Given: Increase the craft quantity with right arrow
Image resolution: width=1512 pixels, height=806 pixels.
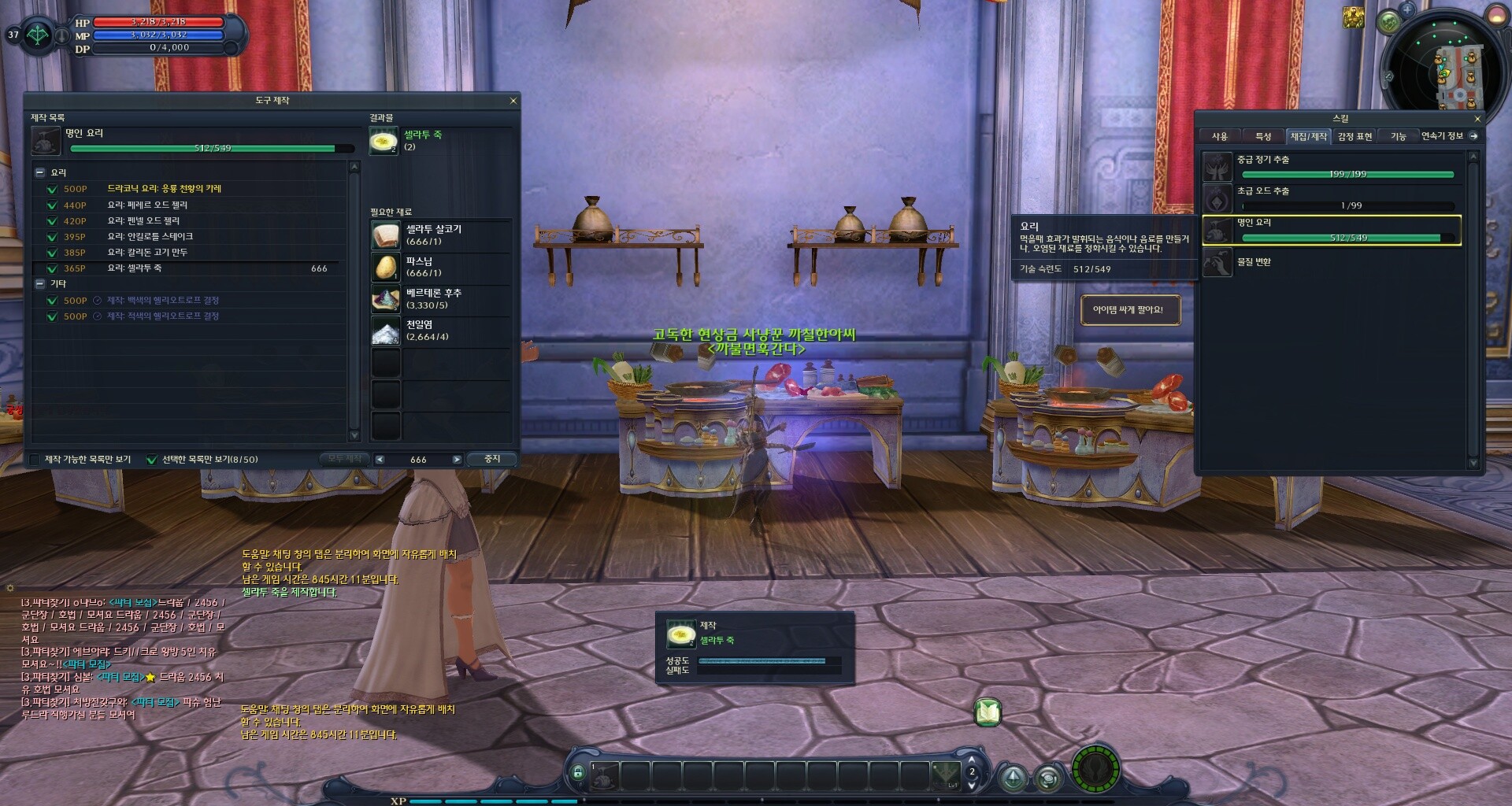Looking at the screenshot, I should [x=457, y=460].
